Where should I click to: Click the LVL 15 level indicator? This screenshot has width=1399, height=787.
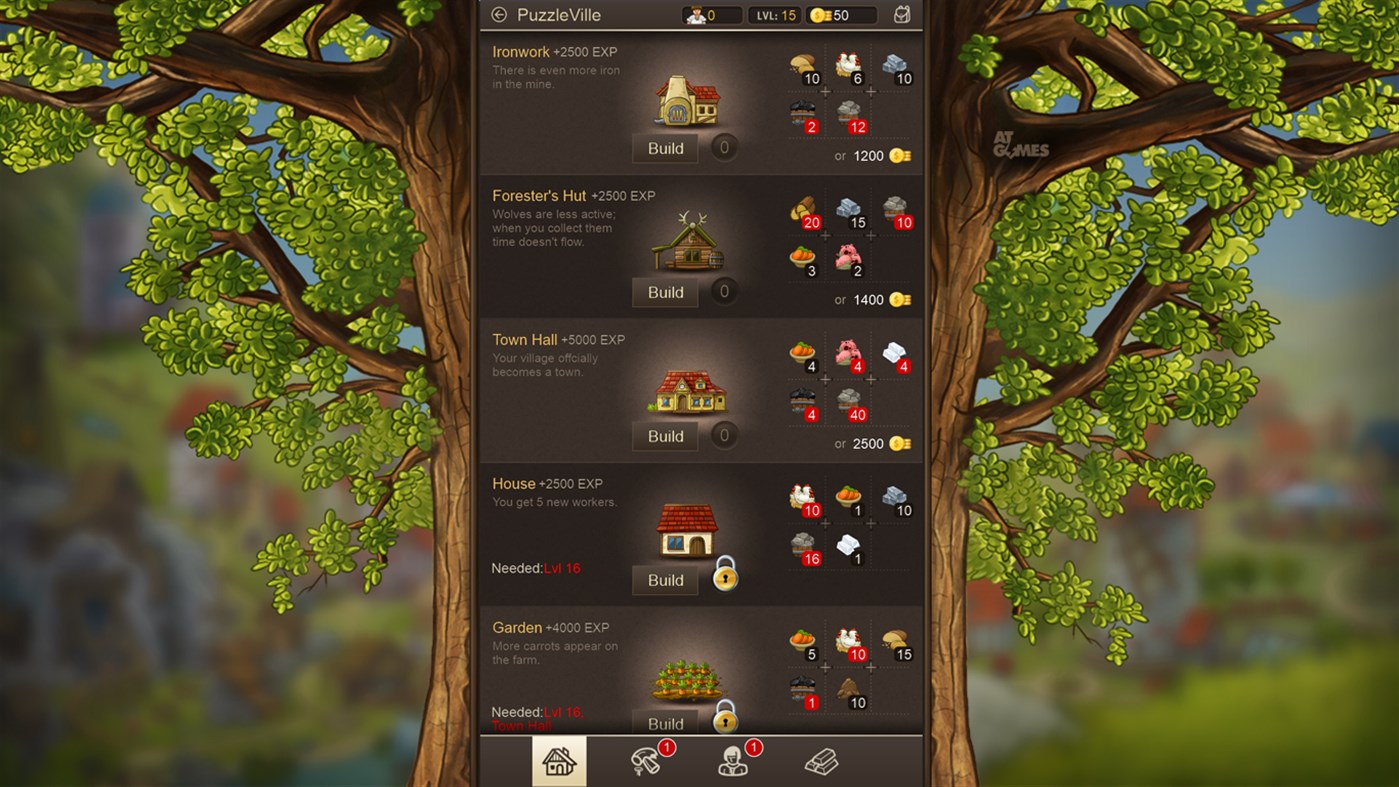point(774,15)
